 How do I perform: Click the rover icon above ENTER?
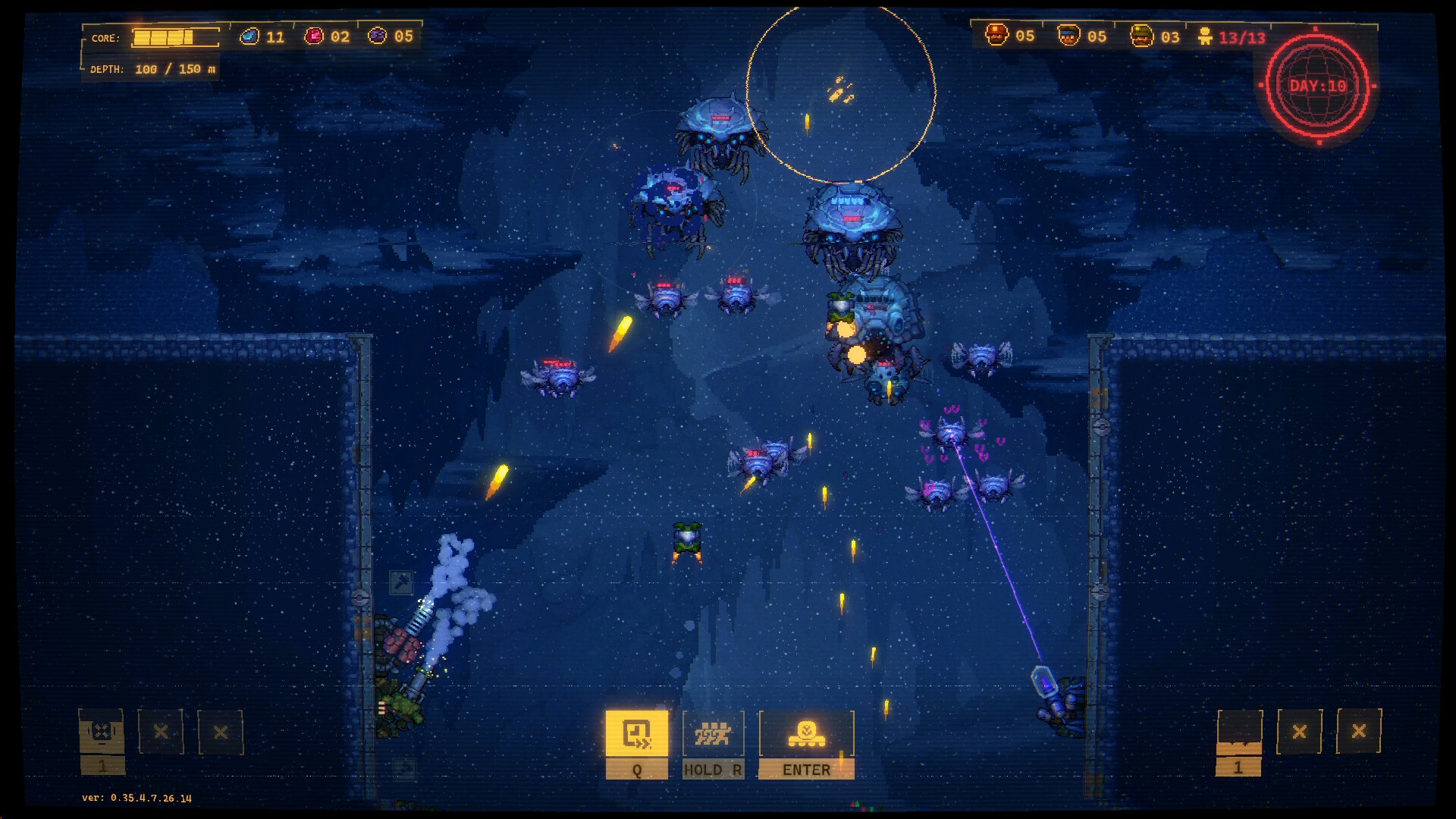pyautogui.click(x=806, y=733)
